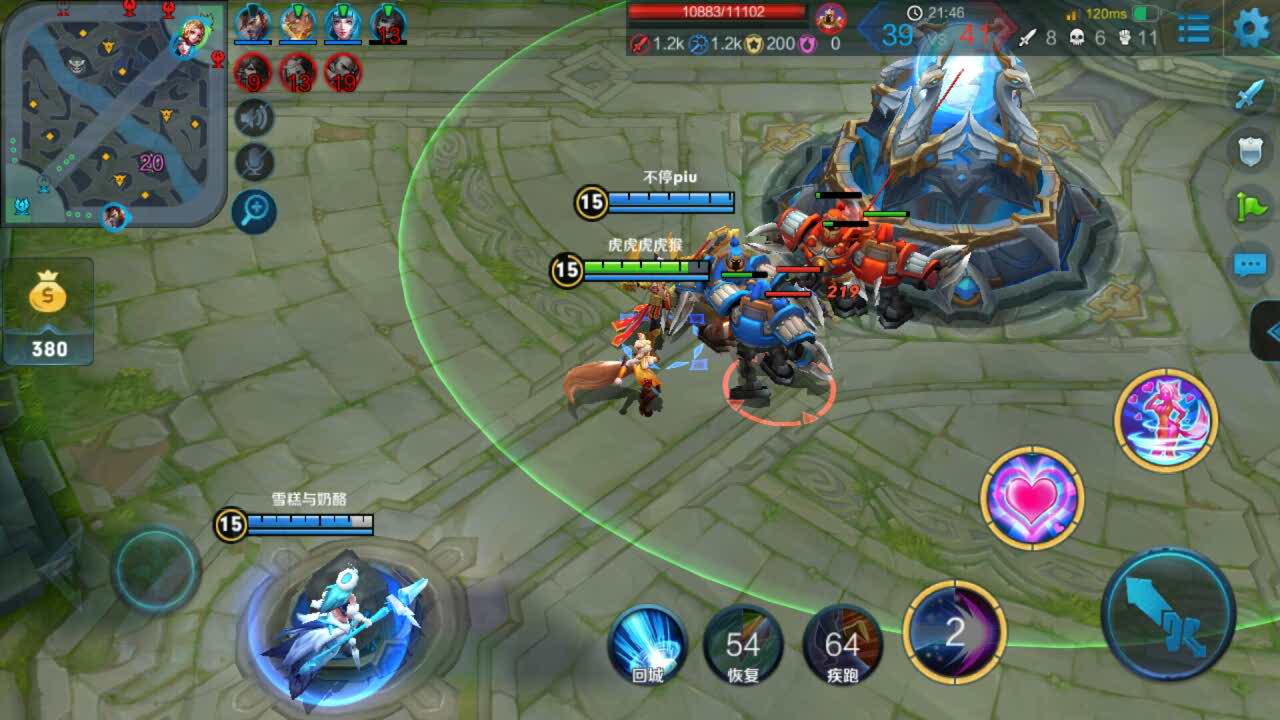Cast the fox dancer ultimate skill
Screen dimensions: 1280x720
click(1166, 419)
